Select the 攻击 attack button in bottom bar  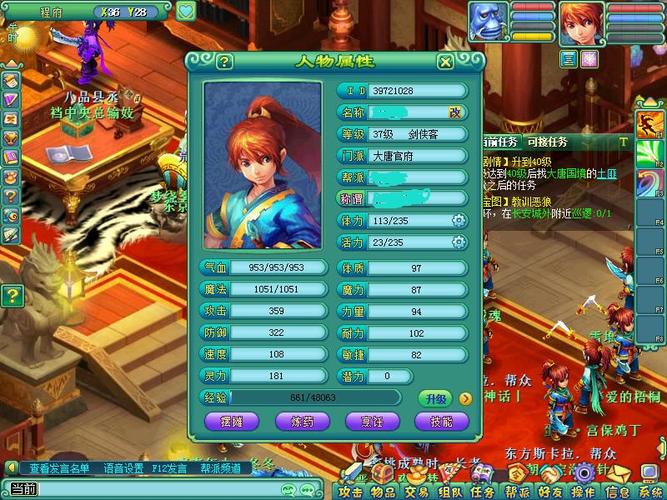tap(350, 491)
